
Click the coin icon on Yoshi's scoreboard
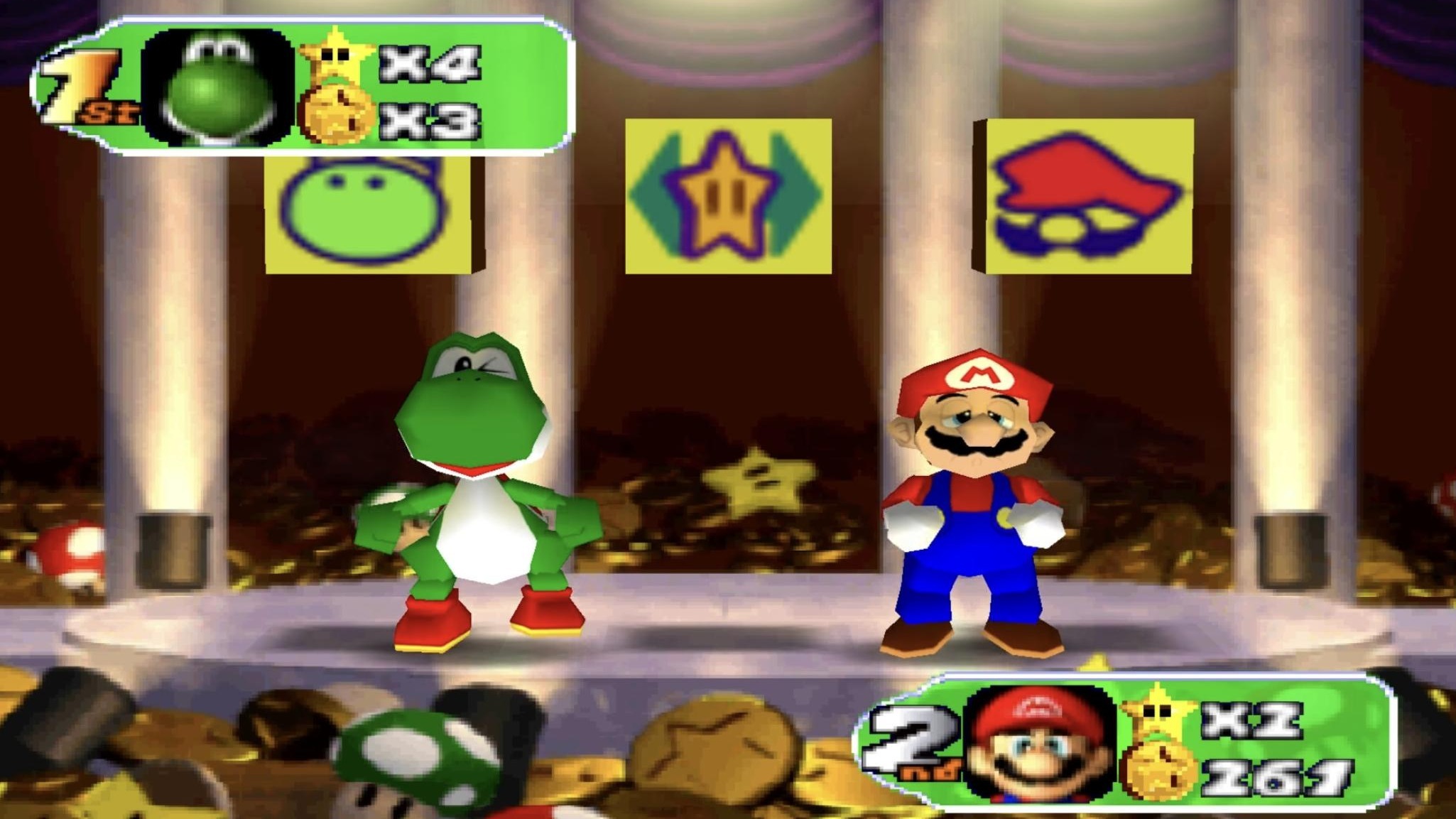pyautogui.click(x=337, y=114)
